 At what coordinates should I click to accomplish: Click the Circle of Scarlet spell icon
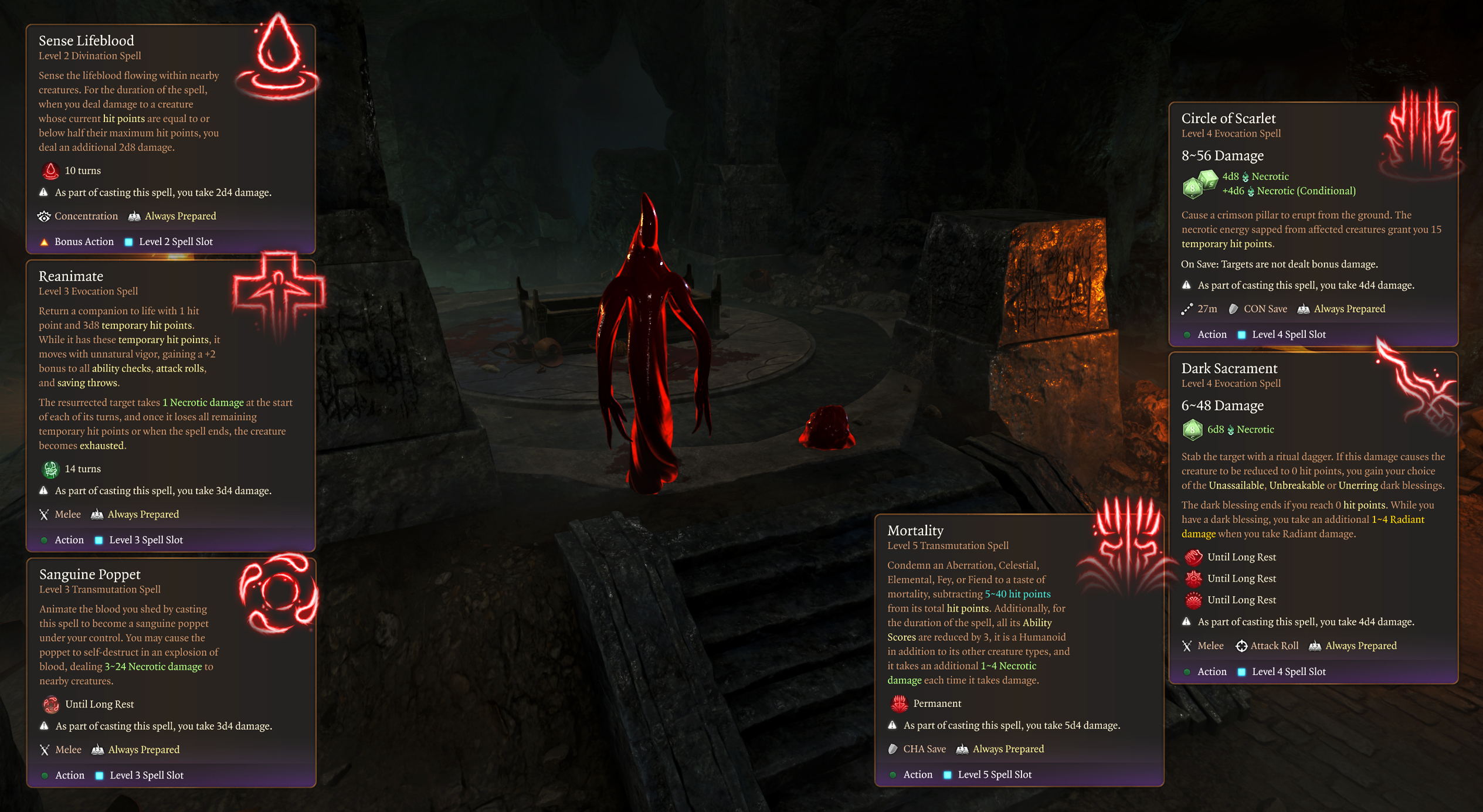point(1420,134)
